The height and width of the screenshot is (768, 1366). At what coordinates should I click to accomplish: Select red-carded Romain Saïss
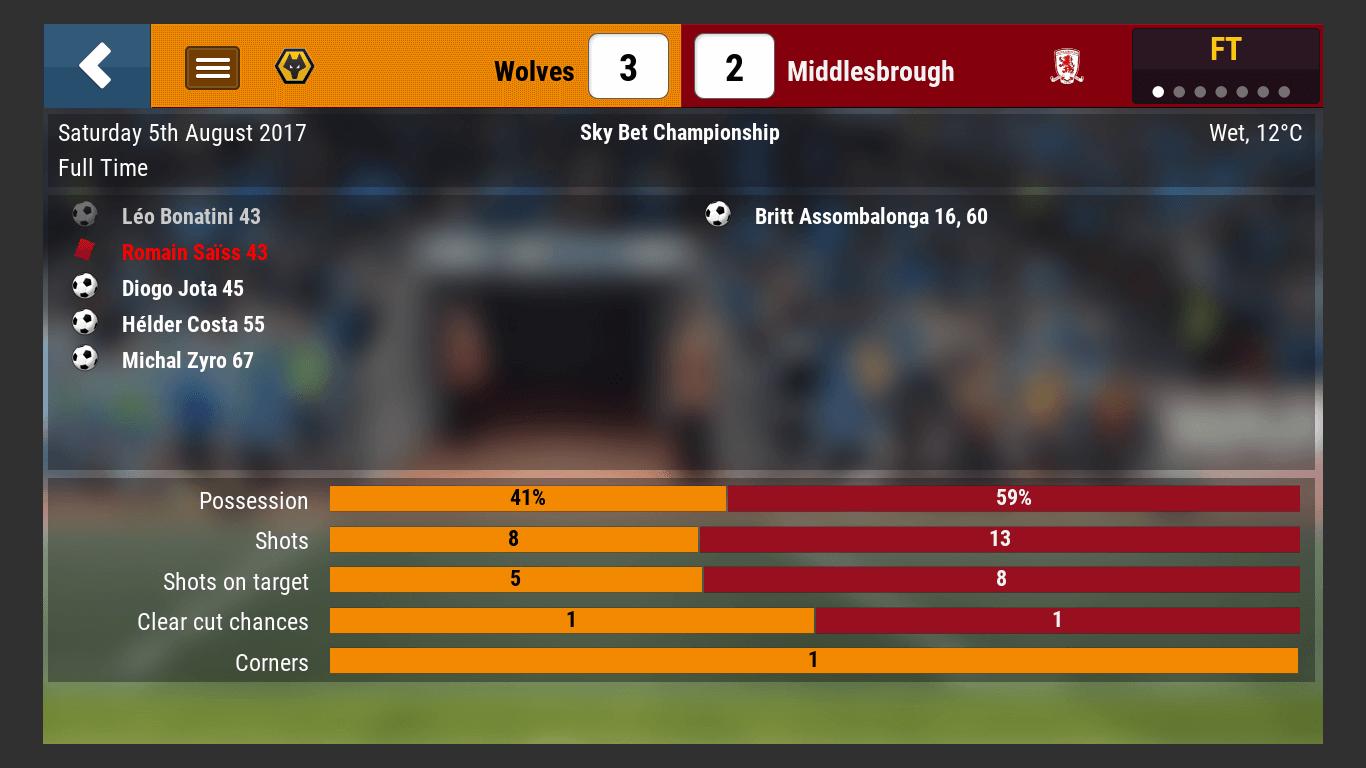tap(195, 253)
